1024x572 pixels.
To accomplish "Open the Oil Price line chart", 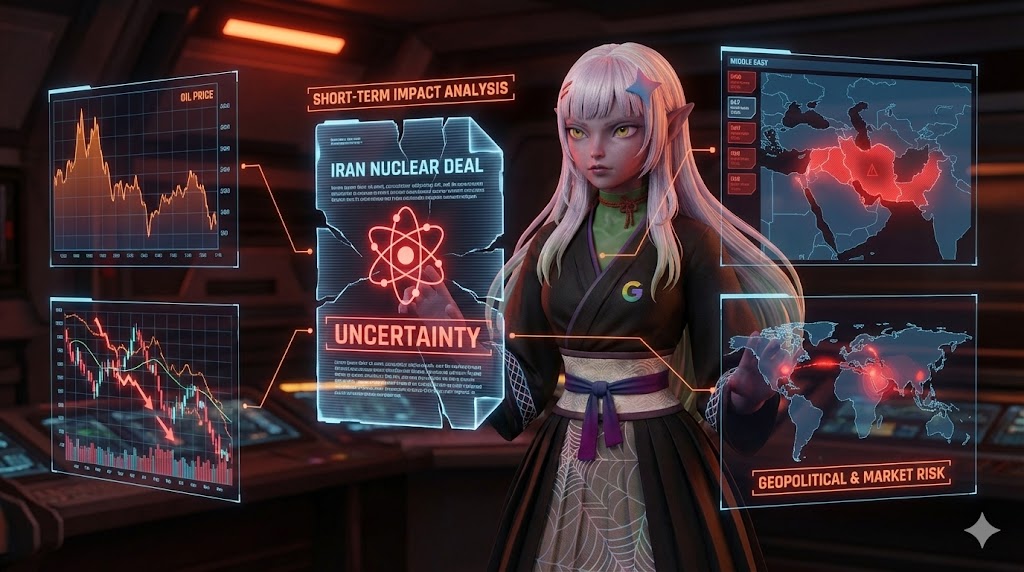I will coord(143,169).
